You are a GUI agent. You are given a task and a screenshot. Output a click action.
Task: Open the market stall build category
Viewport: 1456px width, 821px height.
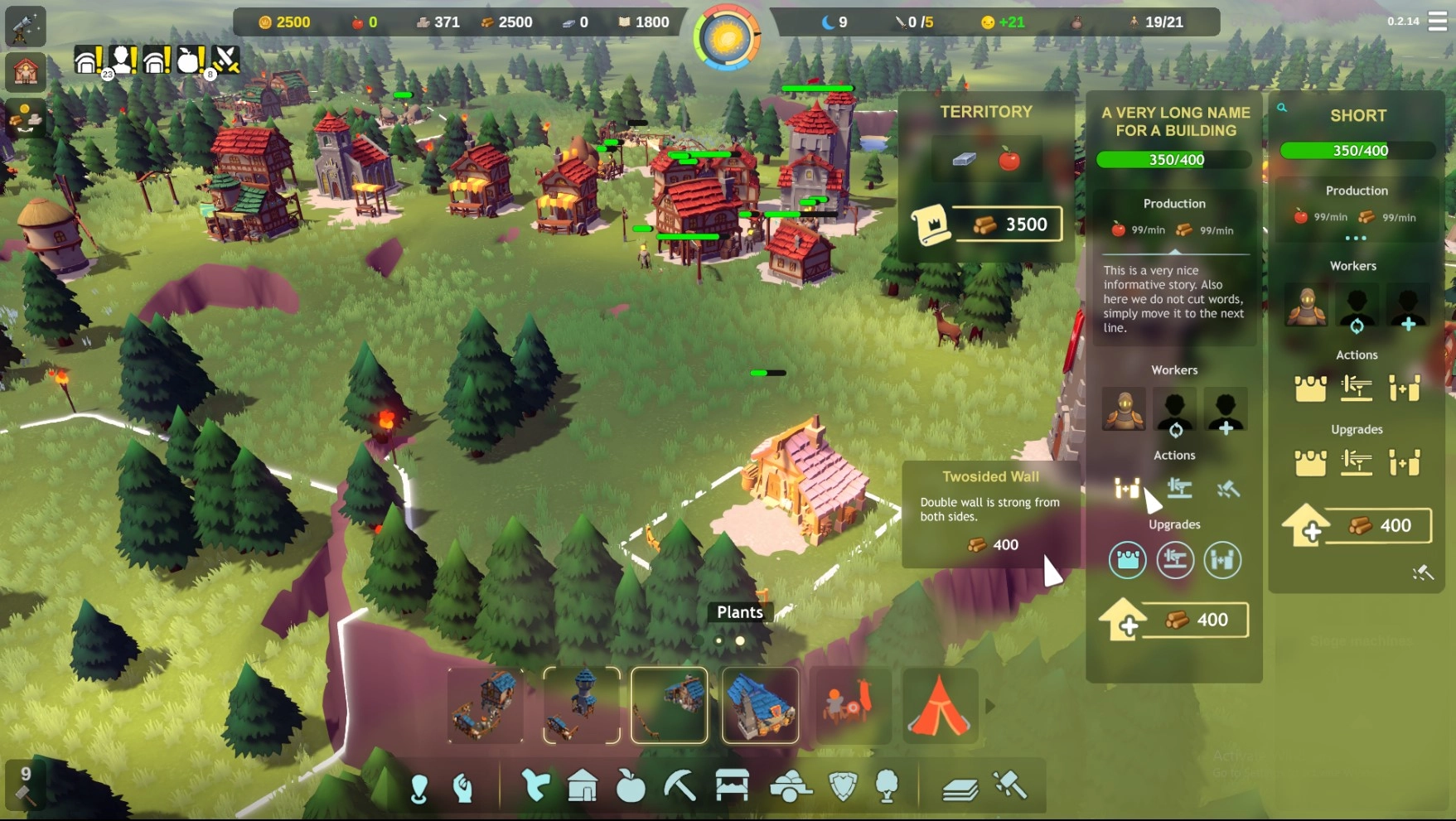tap(732, 785)
